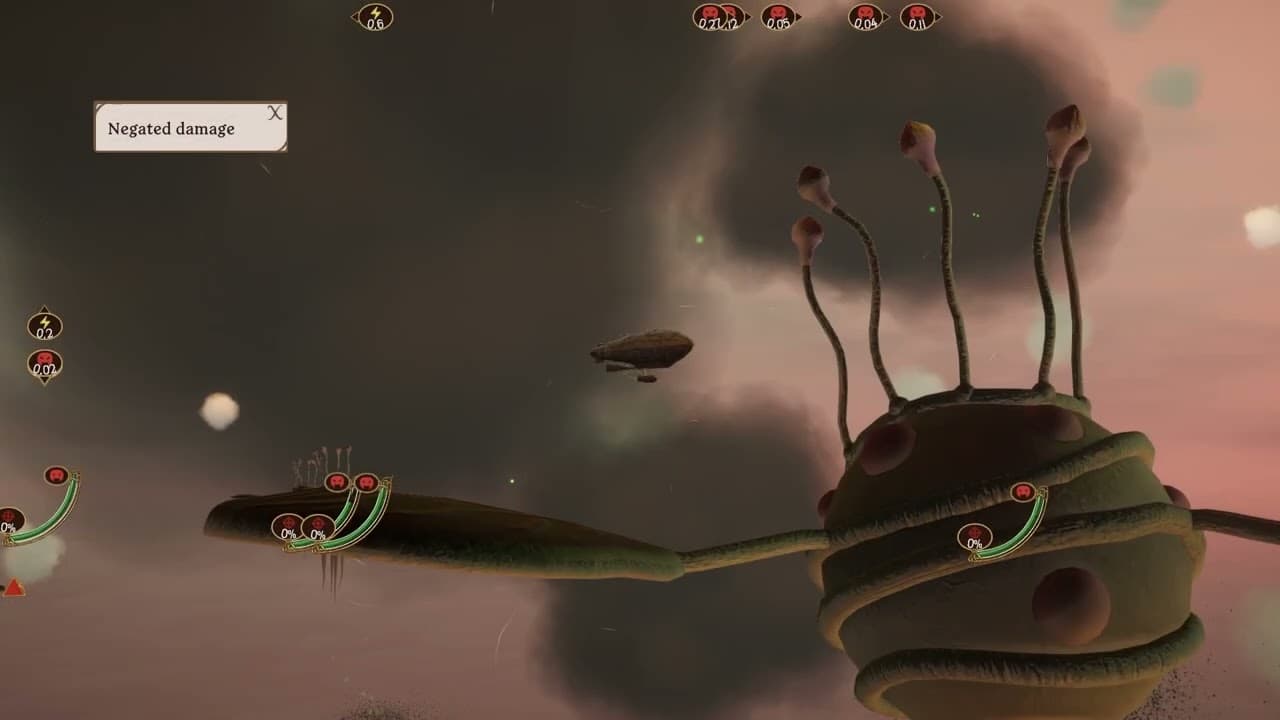Dismiss the Negated damage notification
The width and height of the screenshot is (1280, 720).
click(274, 113)
